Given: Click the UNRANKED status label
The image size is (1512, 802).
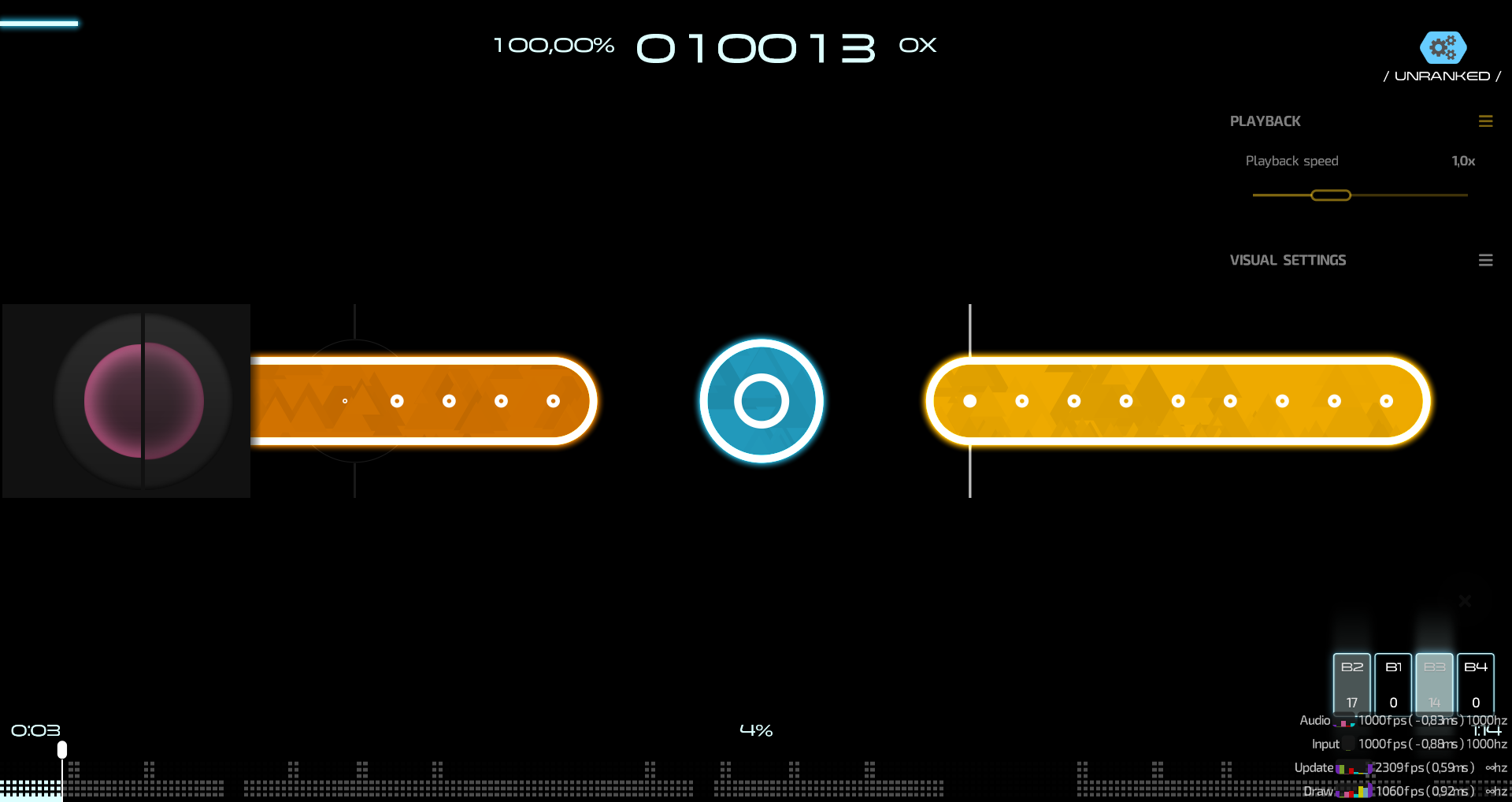Looking at the screenshot, I should (x=1443, y=76).
